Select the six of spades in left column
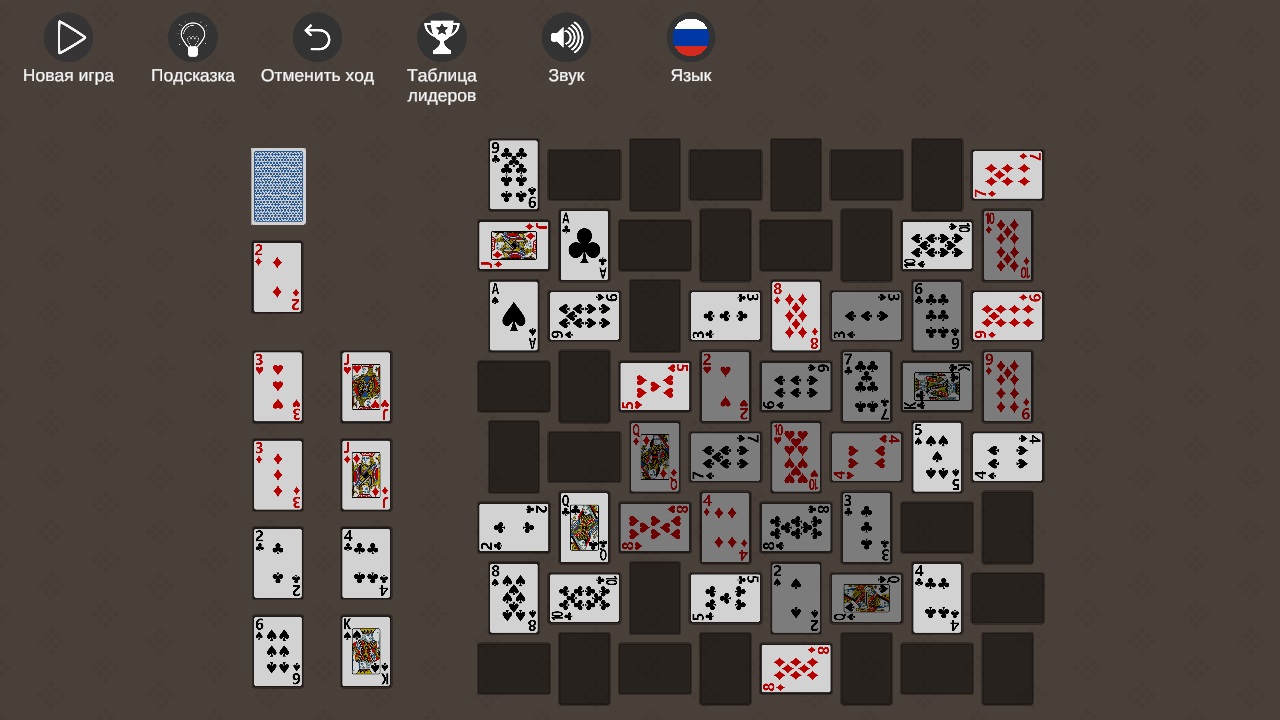 (277, 651)
